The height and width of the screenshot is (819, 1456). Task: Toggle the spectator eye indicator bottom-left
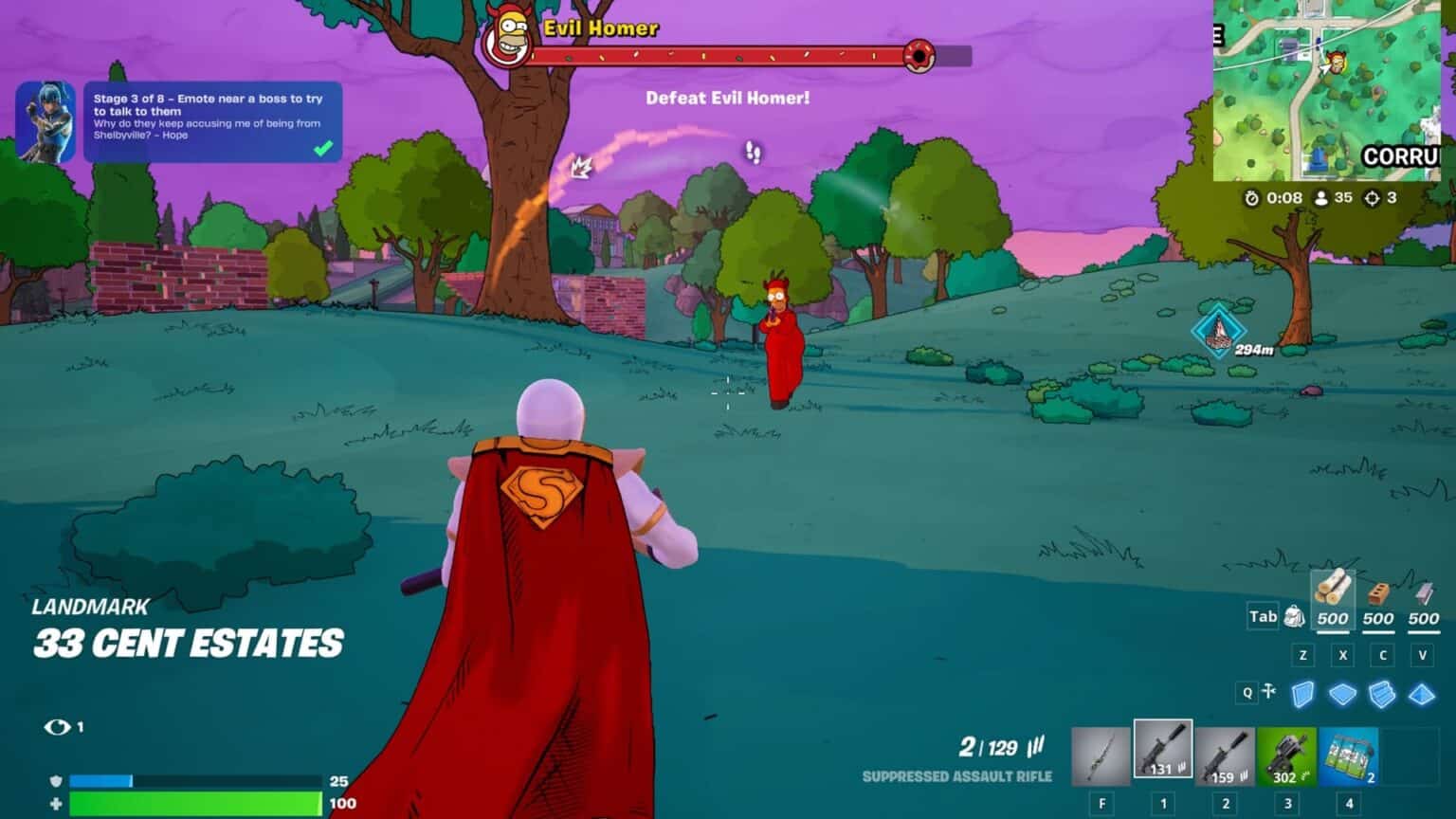pyautogui.click(x=59, y=728)
